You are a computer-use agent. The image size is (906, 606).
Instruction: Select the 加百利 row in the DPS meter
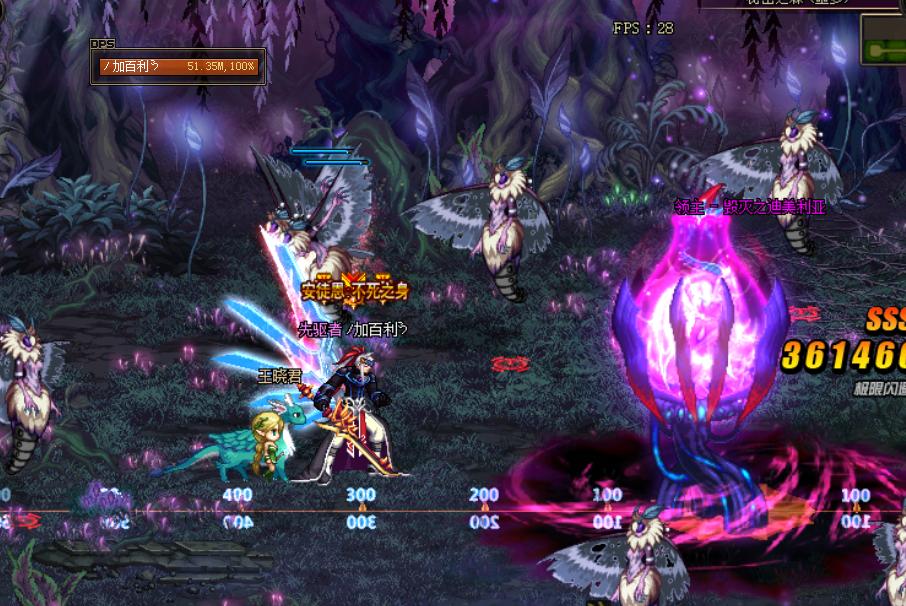pos(179,67)
